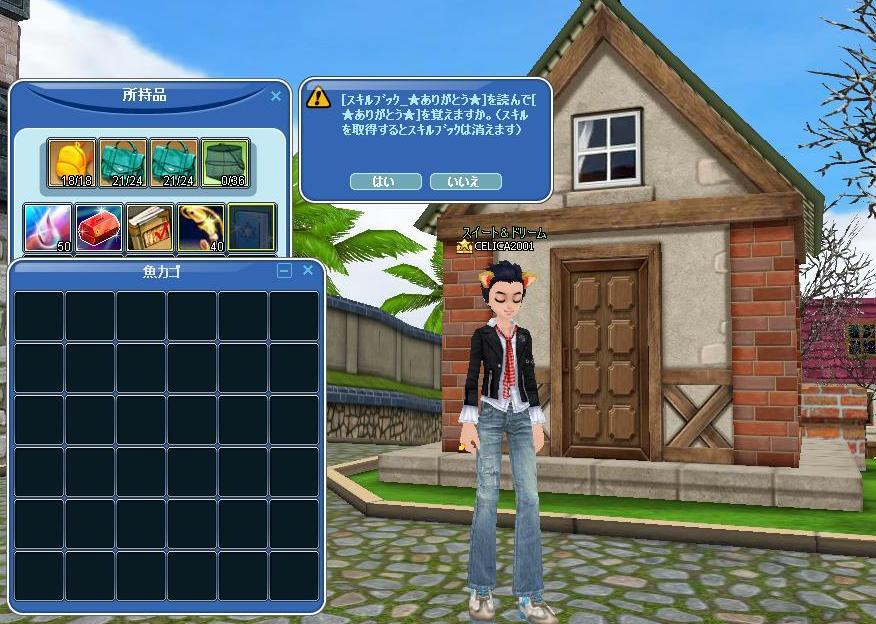This screenshot has width=876, height=624.
Task: Confirm learning the skill with はい
Action: pos(385,182)
